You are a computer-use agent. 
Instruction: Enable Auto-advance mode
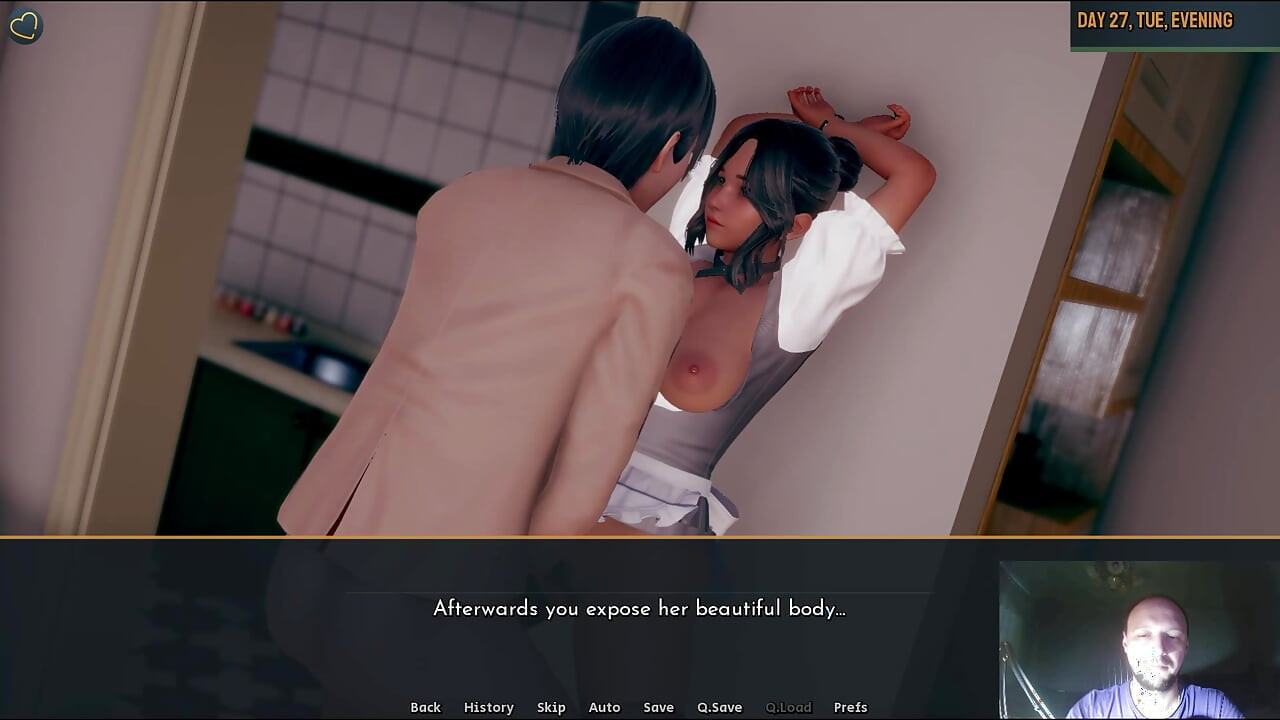604,707
